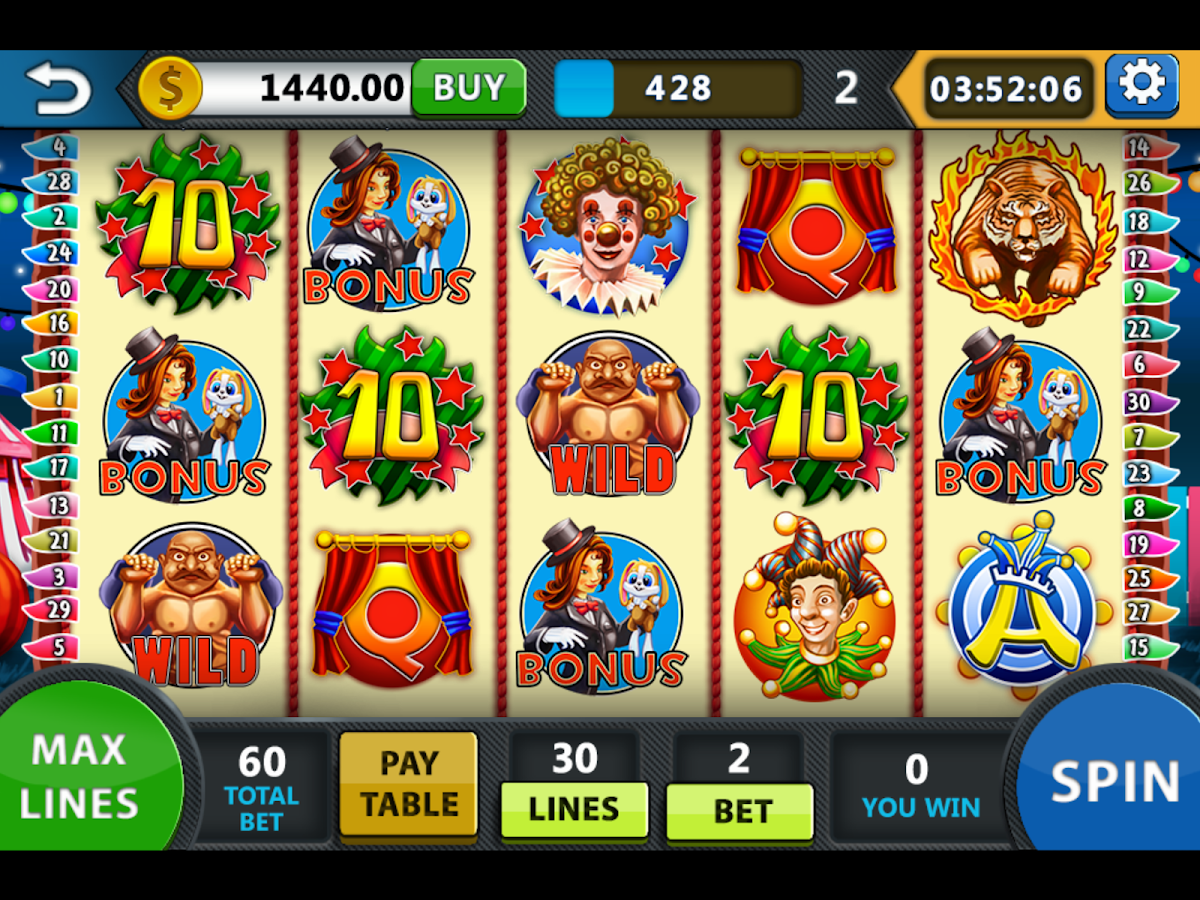1200x900 pixels.
Task: Show payline marker 15
Action: click(1142, 647)
